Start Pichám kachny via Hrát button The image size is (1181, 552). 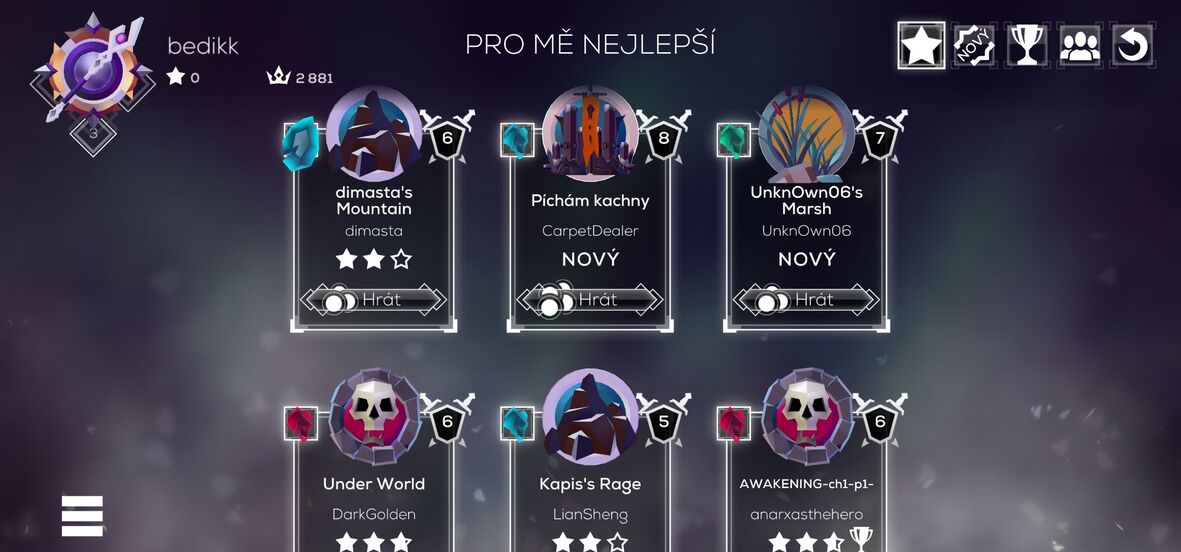(x=590, y=299)
